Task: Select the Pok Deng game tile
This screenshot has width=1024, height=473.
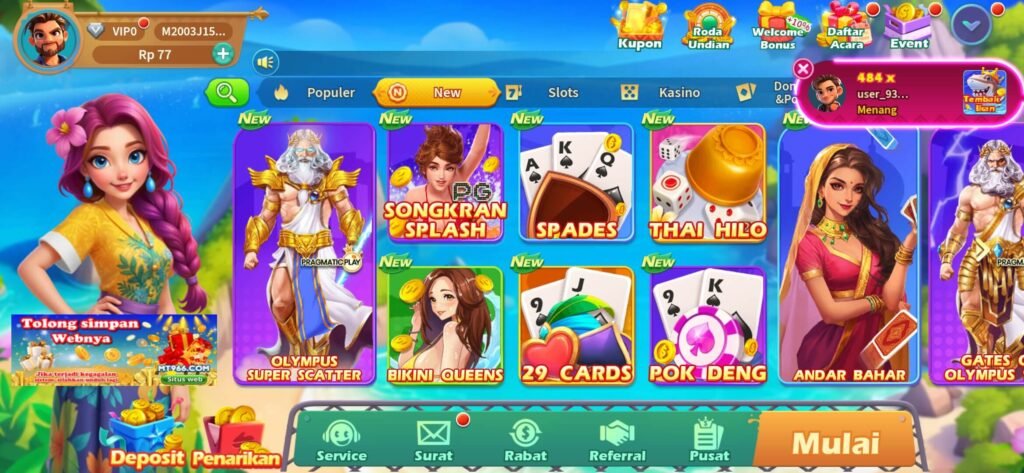Action: coord(708,326)
